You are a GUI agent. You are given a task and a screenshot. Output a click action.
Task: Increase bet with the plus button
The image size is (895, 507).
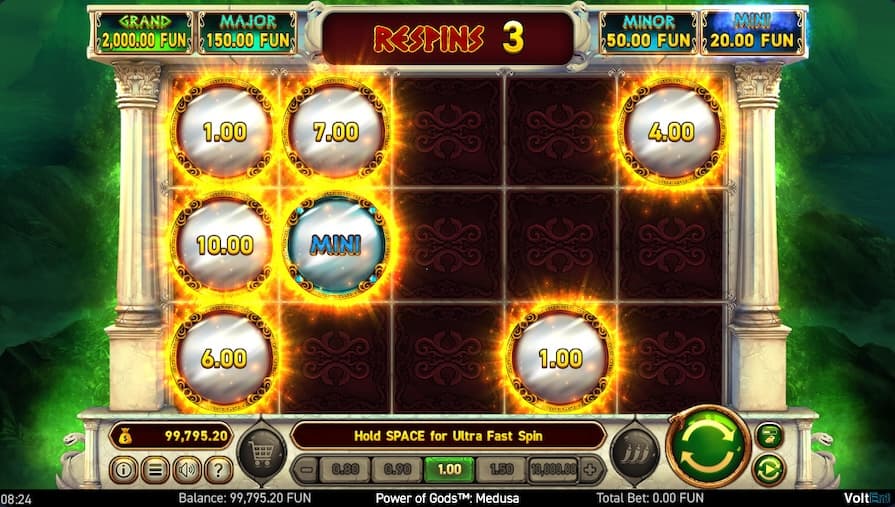coord(591,469)
